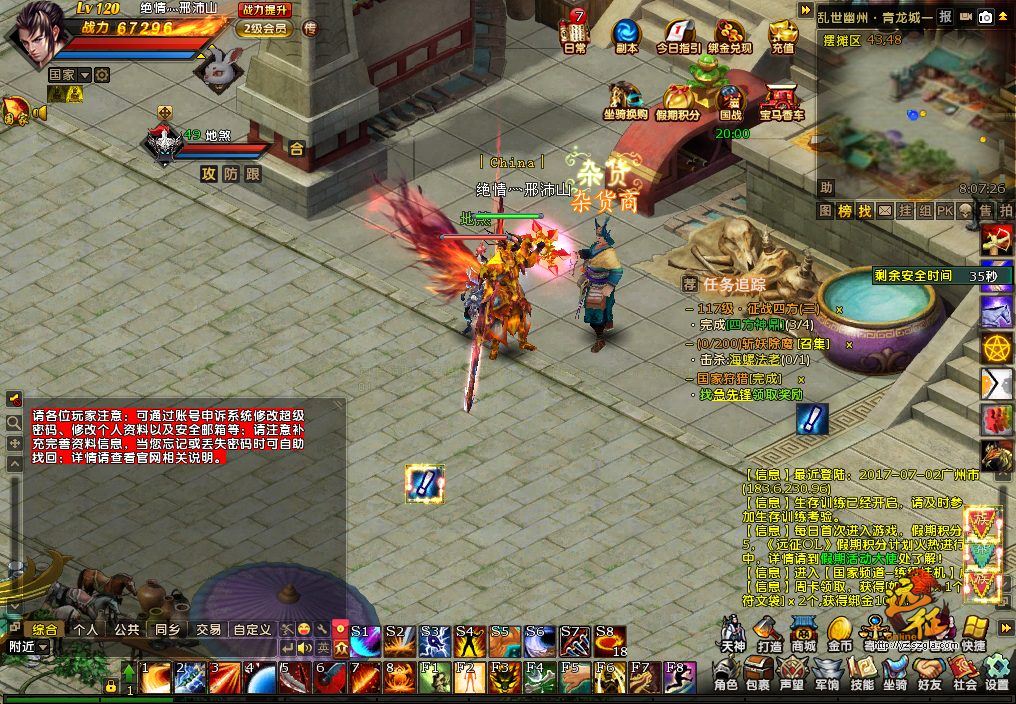1016x704 pixels.
Task: Open the 充值 recharge gold icon
Action: 784,32
